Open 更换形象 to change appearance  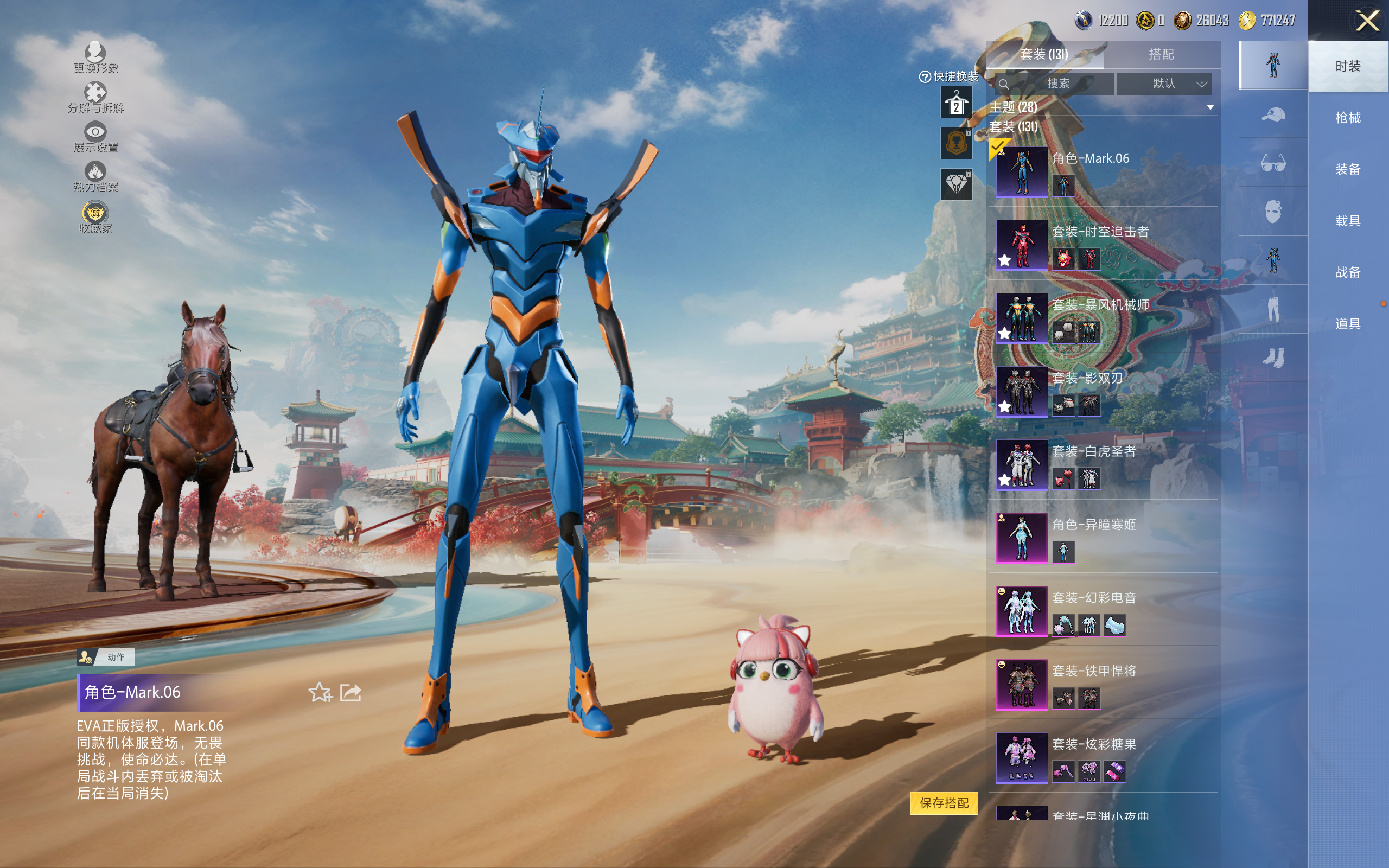point(95,58)
